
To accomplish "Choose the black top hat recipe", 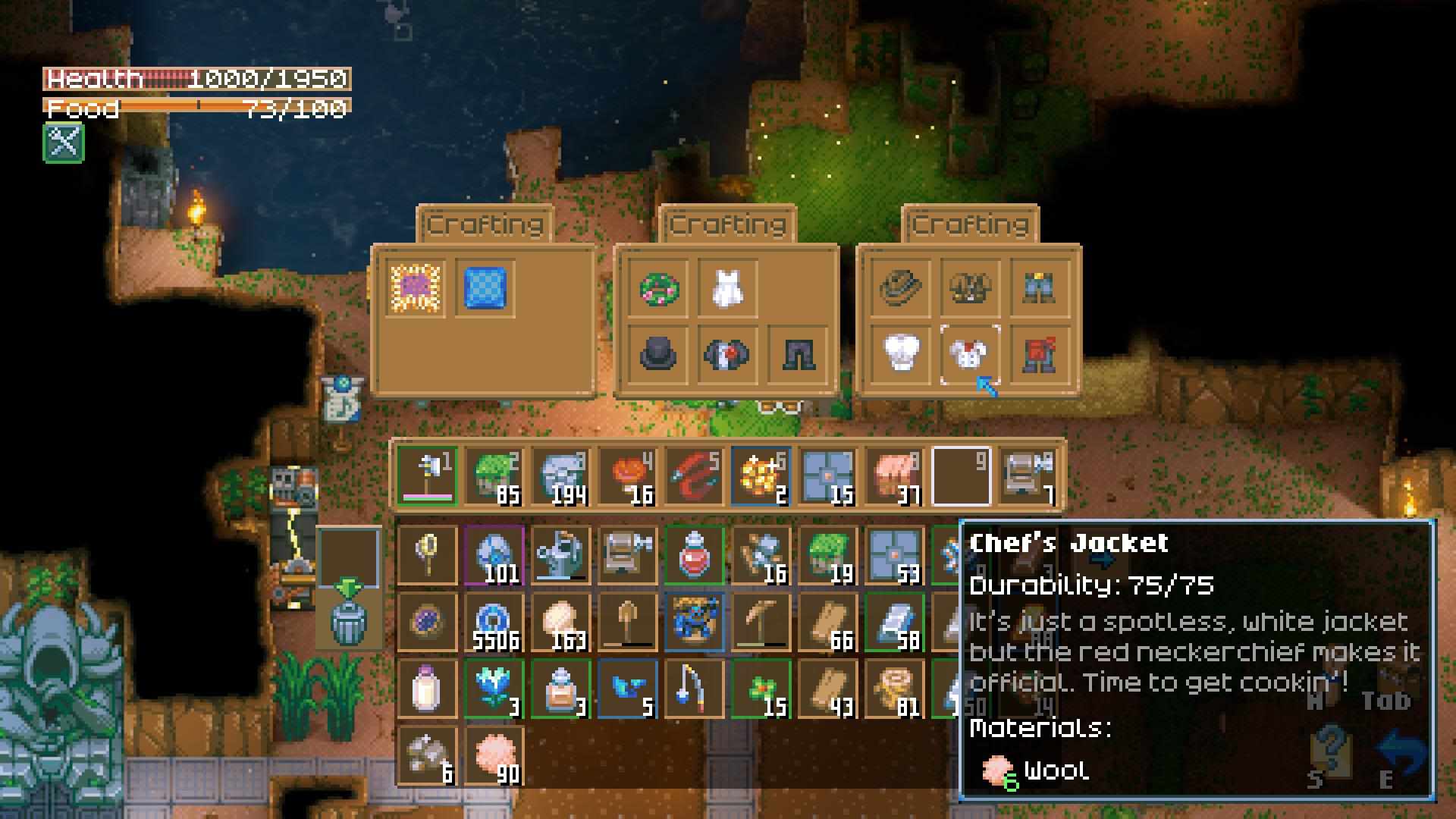I will [x=657, y=354].
